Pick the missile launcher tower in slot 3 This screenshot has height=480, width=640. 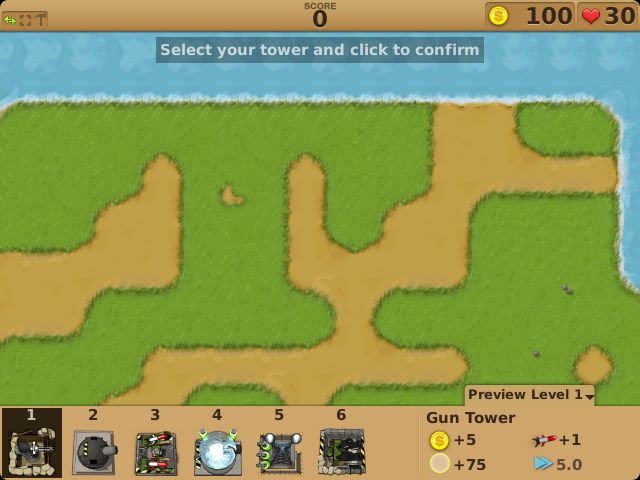point(156,452)
